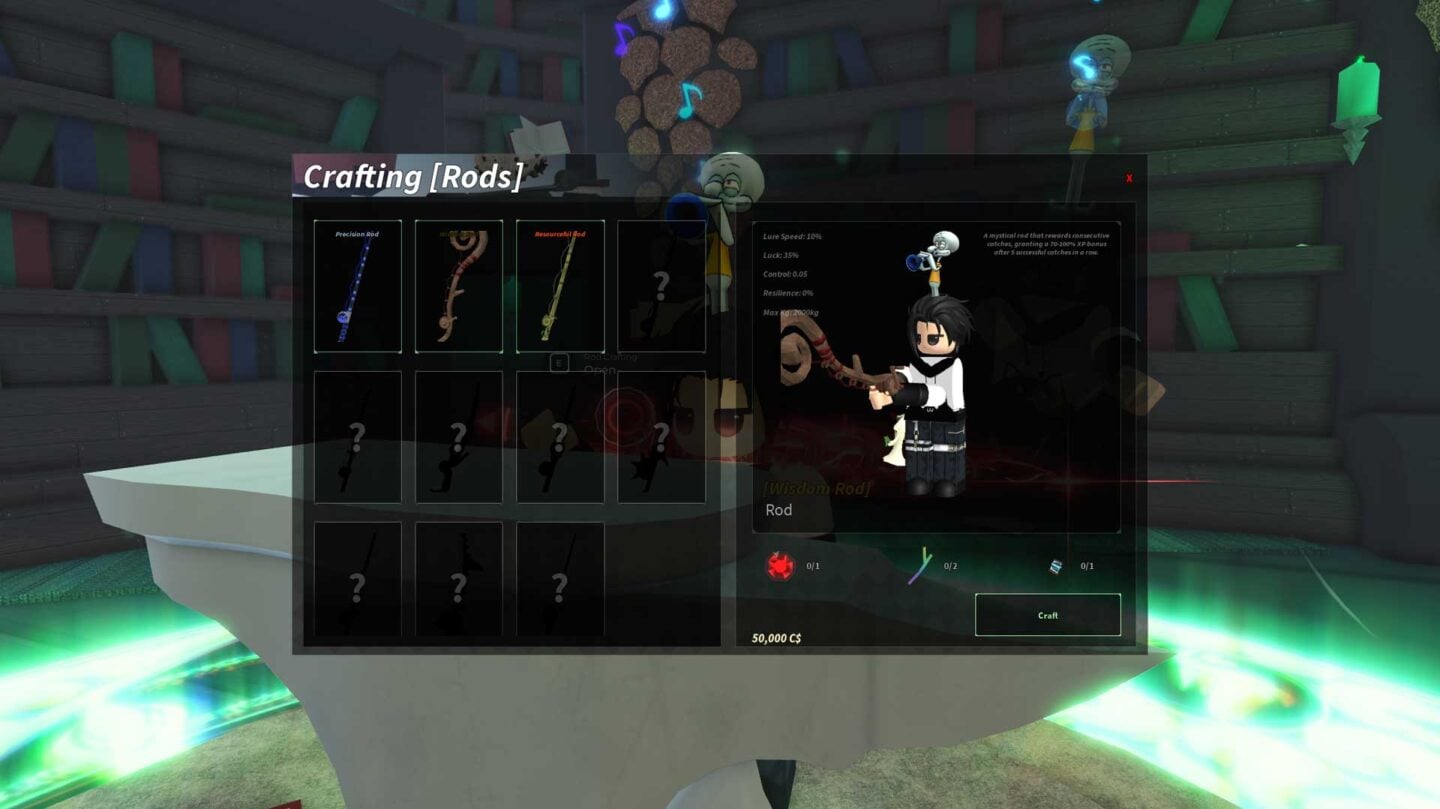Close the Crafting window with the red X
The height and width of the screenshot is (809, 1440).
click(x=1129, y=179)
